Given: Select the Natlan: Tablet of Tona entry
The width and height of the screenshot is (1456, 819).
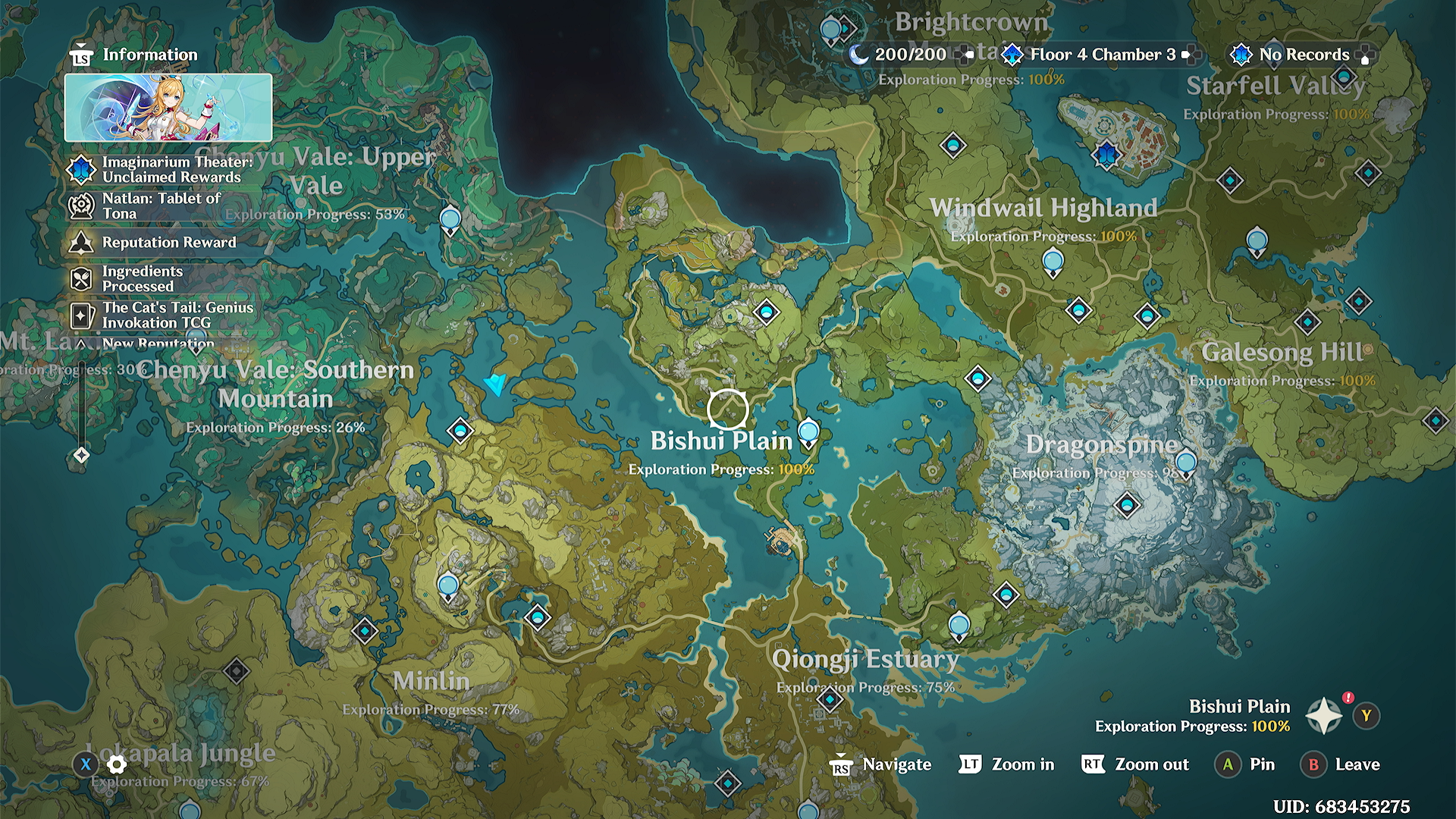Looking at the screenshot, I should pyautogui.click(x=161, y=206).
